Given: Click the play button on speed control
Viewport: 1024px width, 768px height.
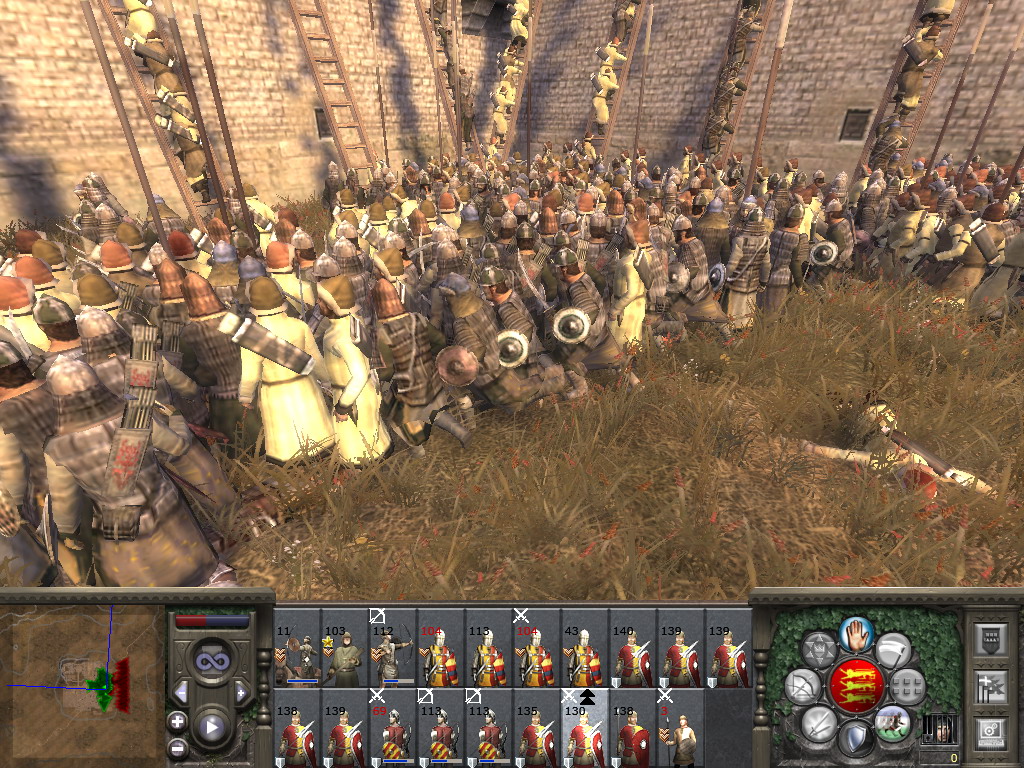Looking at the screenshot, I should click(x=211, y=728).
